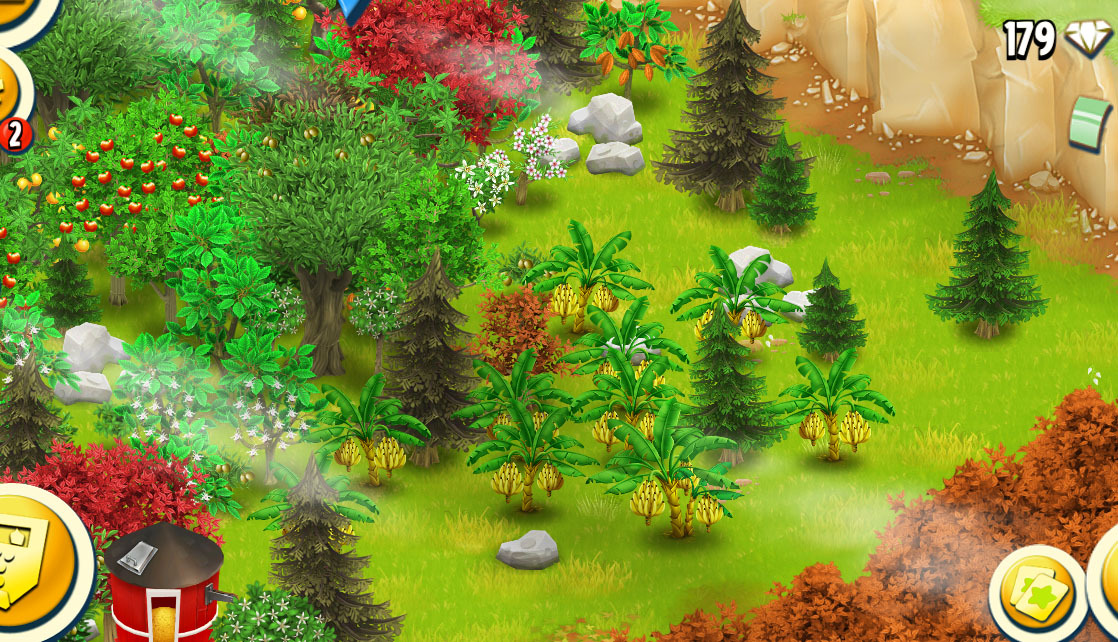Viewport: 1118px width, 642px height.
Task: Tap the diamond currency icon
Action: (1086, 40)
